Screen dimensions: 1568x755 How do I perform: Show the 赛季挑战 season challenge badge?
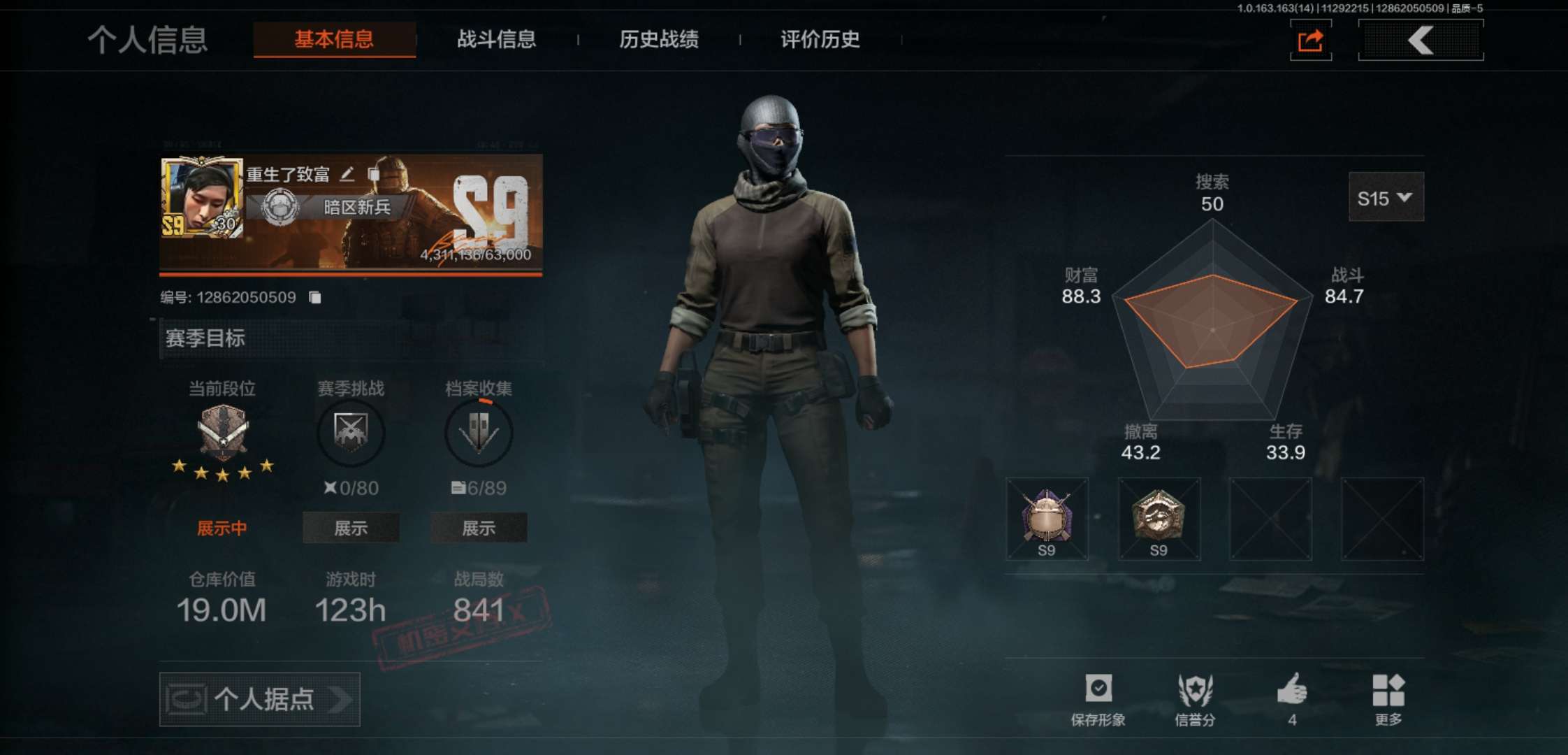[x=351, y=528]
